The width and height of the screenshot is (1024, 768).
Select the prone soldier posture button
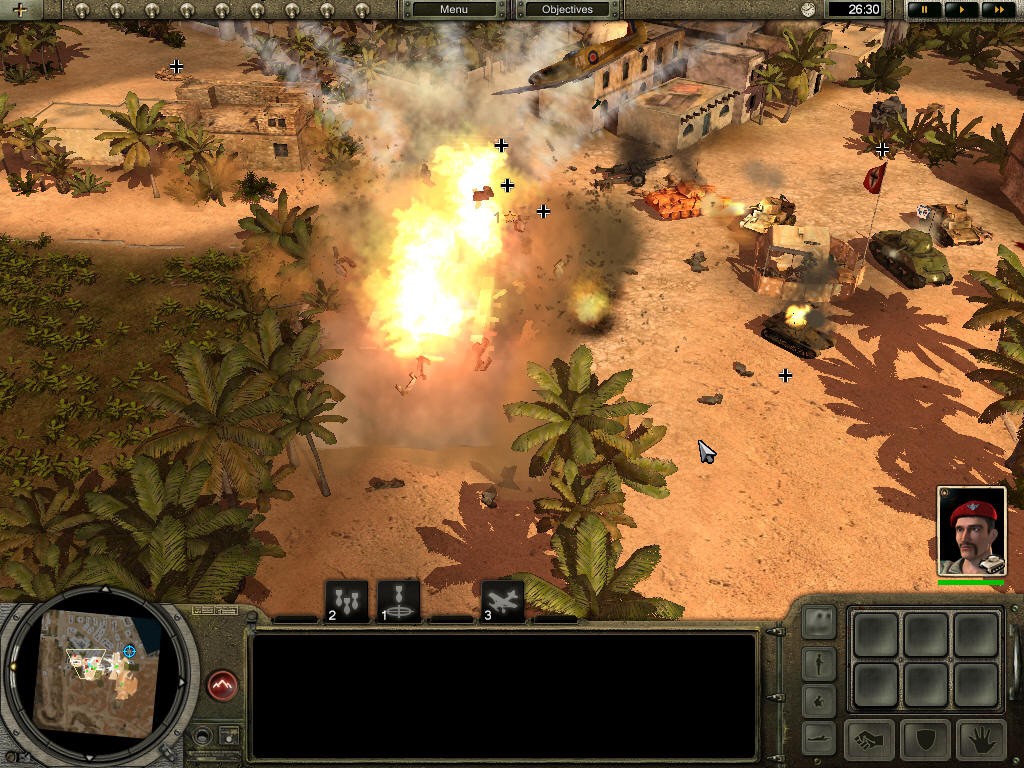point(819,738)
